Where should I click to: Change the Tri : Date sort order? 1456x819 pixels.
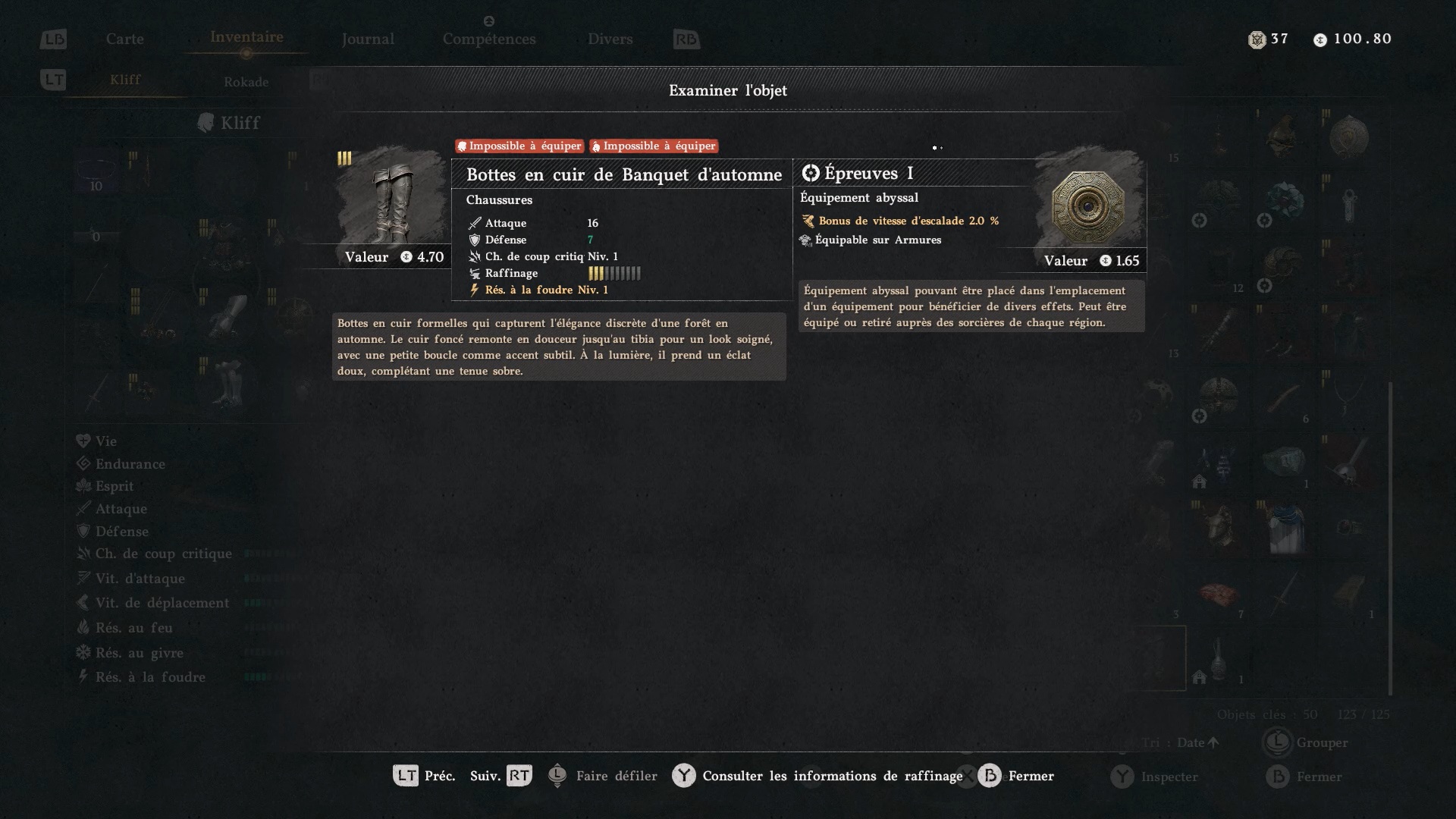[x=1181, y=742]
